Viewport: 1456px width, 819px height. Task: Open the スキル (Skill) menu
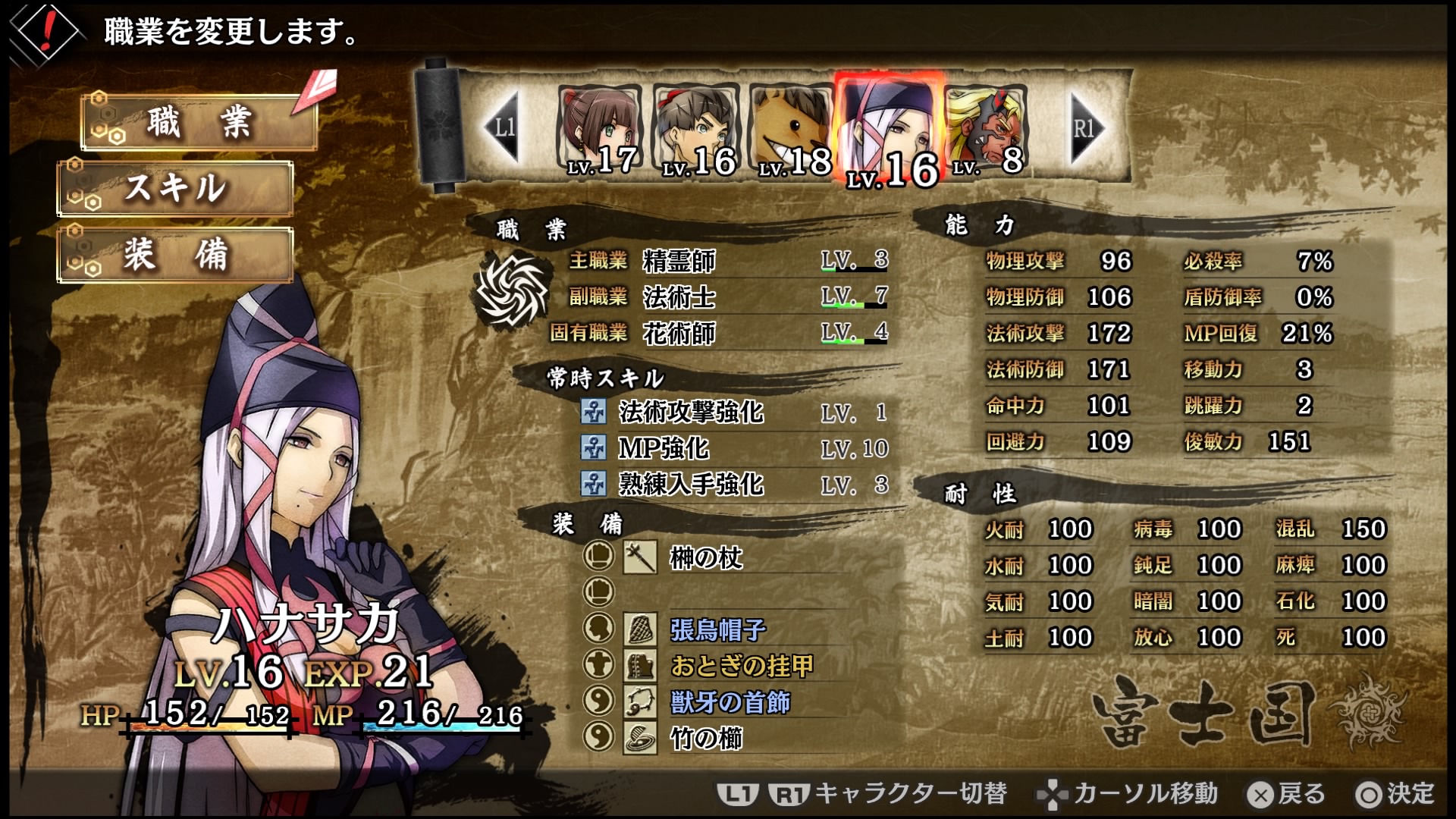[x=175, y=188]
